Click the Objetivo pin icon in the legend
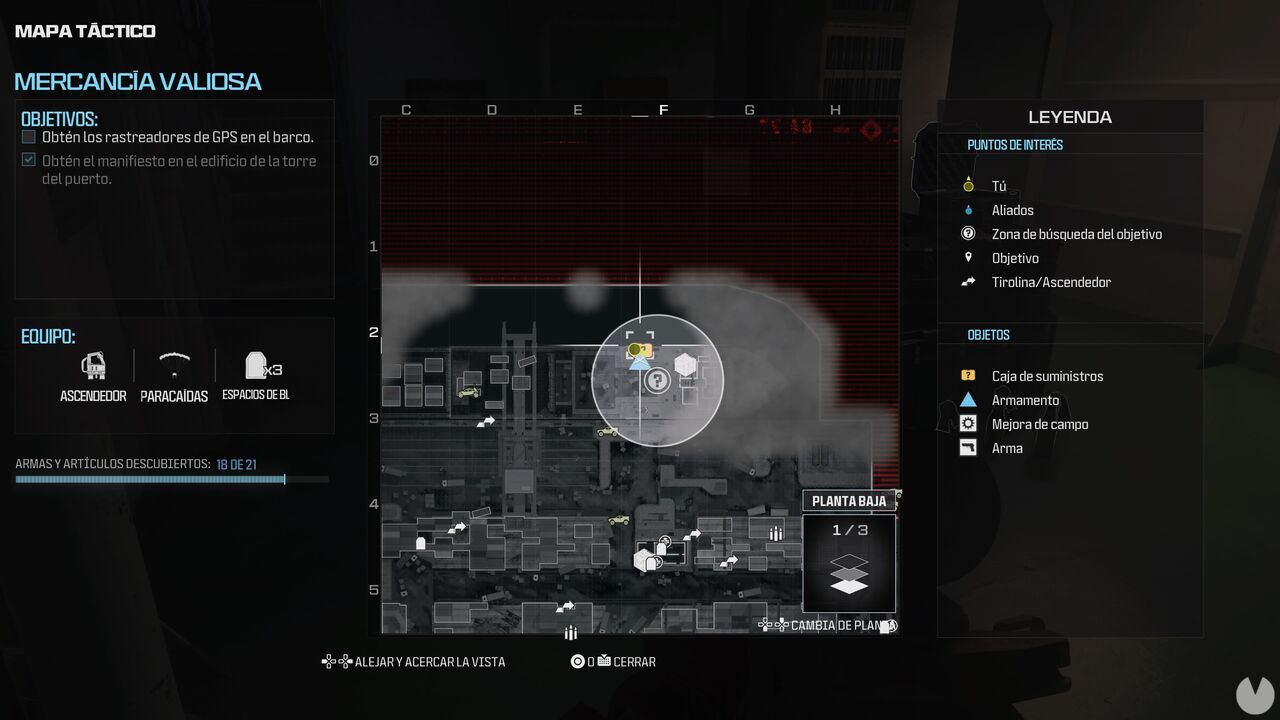This screenshot has width=1280, height=720. point(968,257)
